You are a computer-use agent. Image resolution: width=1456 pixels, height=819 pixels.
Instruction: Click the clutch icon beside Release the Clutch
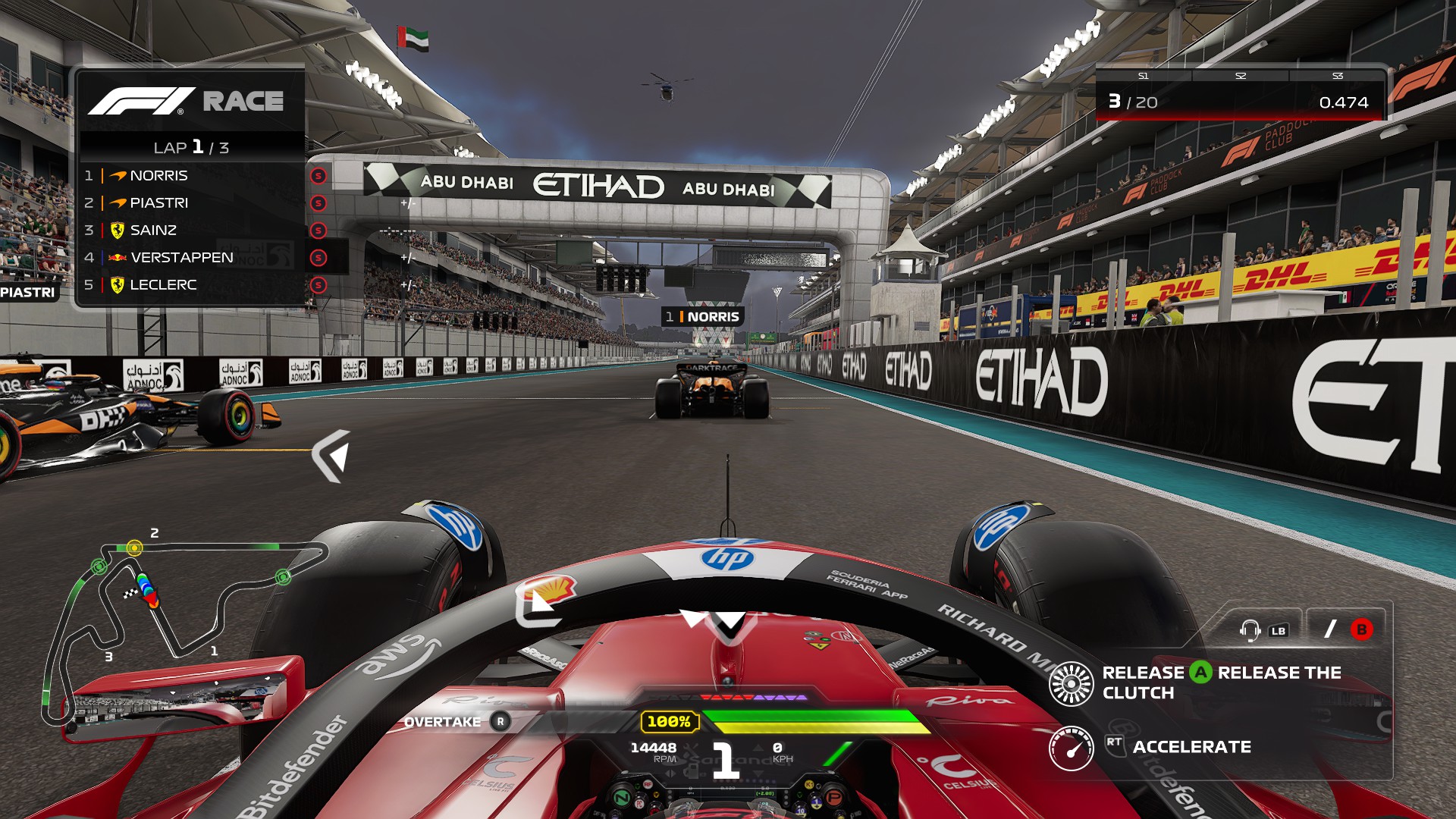1071,683
